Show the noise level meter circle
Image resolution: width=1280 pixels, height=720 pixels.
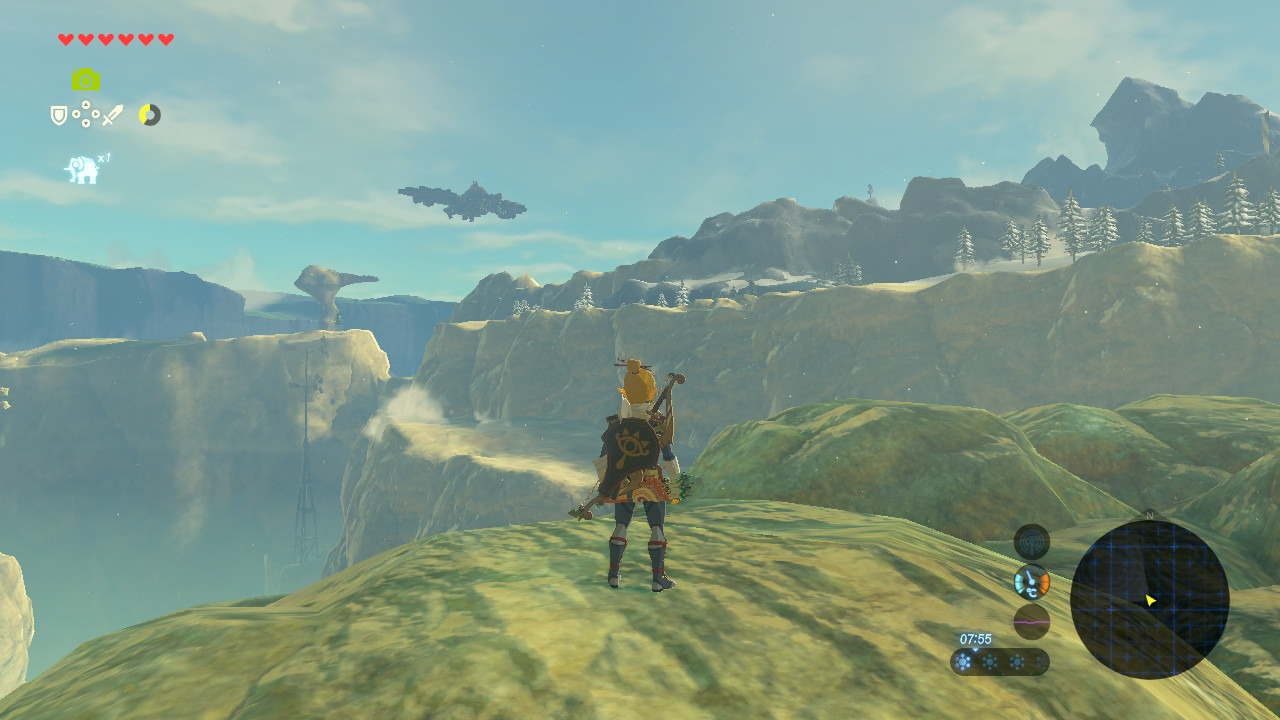pos(1031,621)
